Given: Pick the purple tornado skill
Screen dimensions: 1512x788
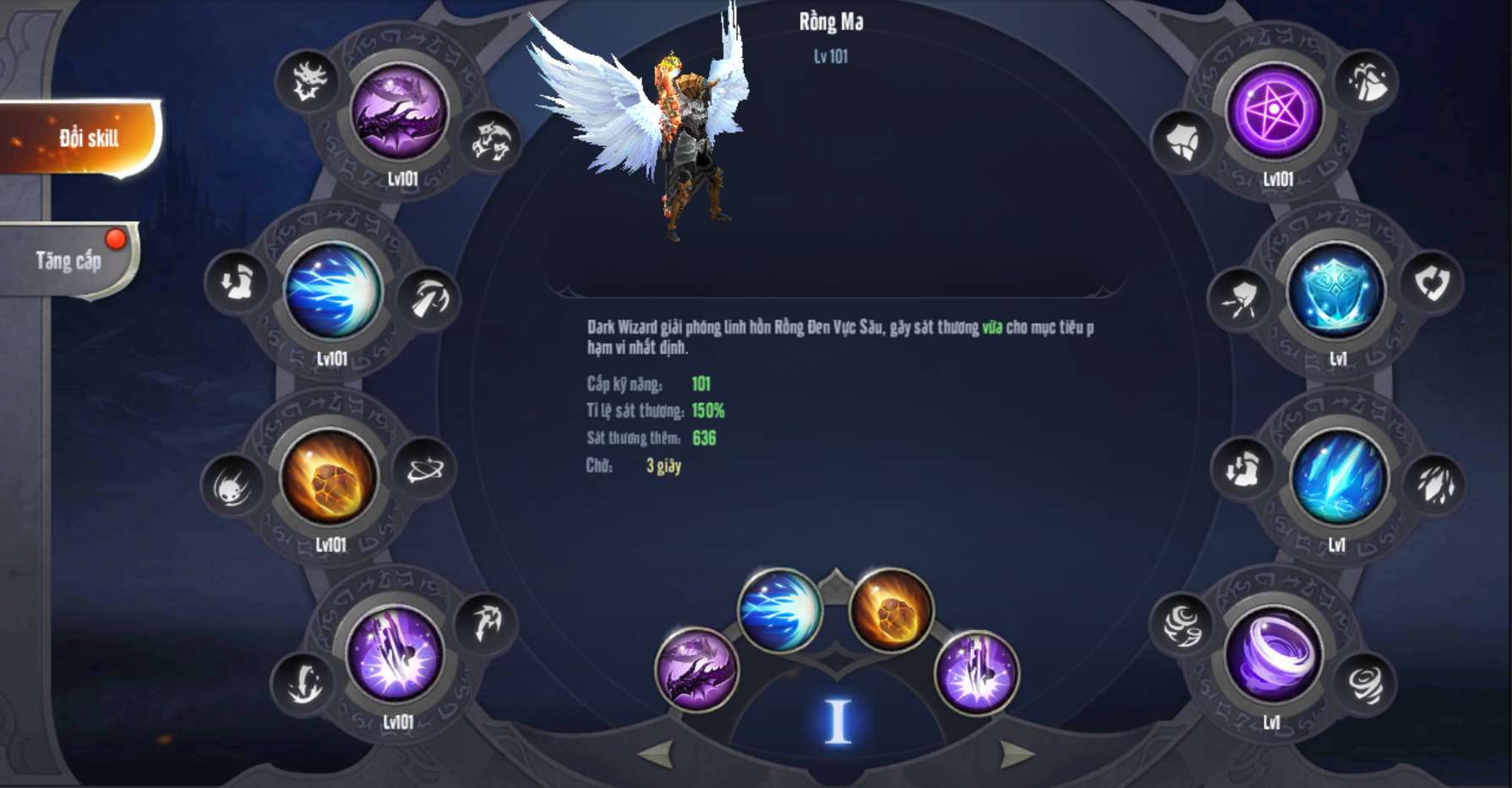Looking at the screenshot, I should point(1273,656).
